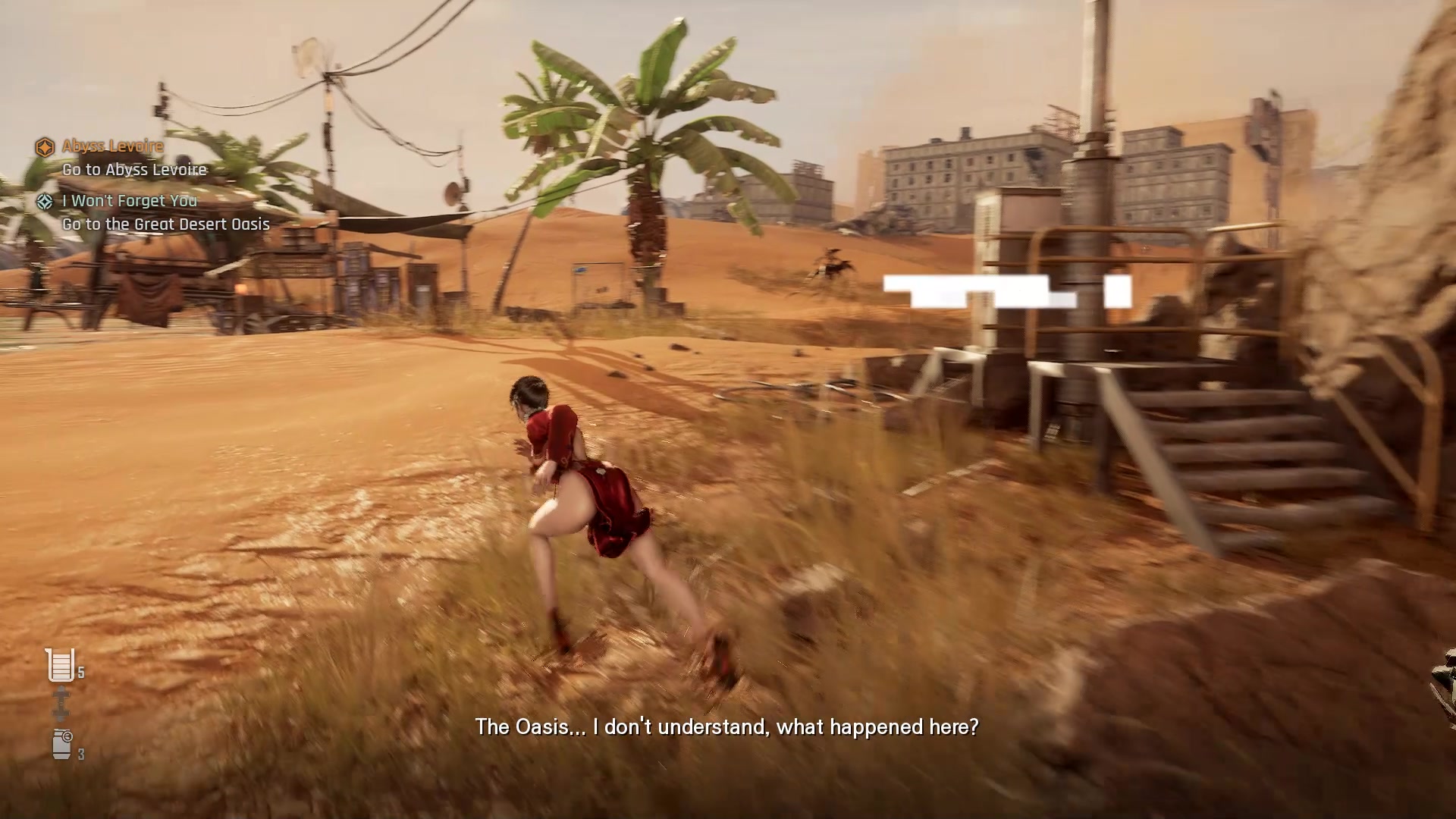Image resolution: width=1456 pixels, height=819 pixels.
Task: Open the I Won't Forget You quest
Action: [129, 201]
